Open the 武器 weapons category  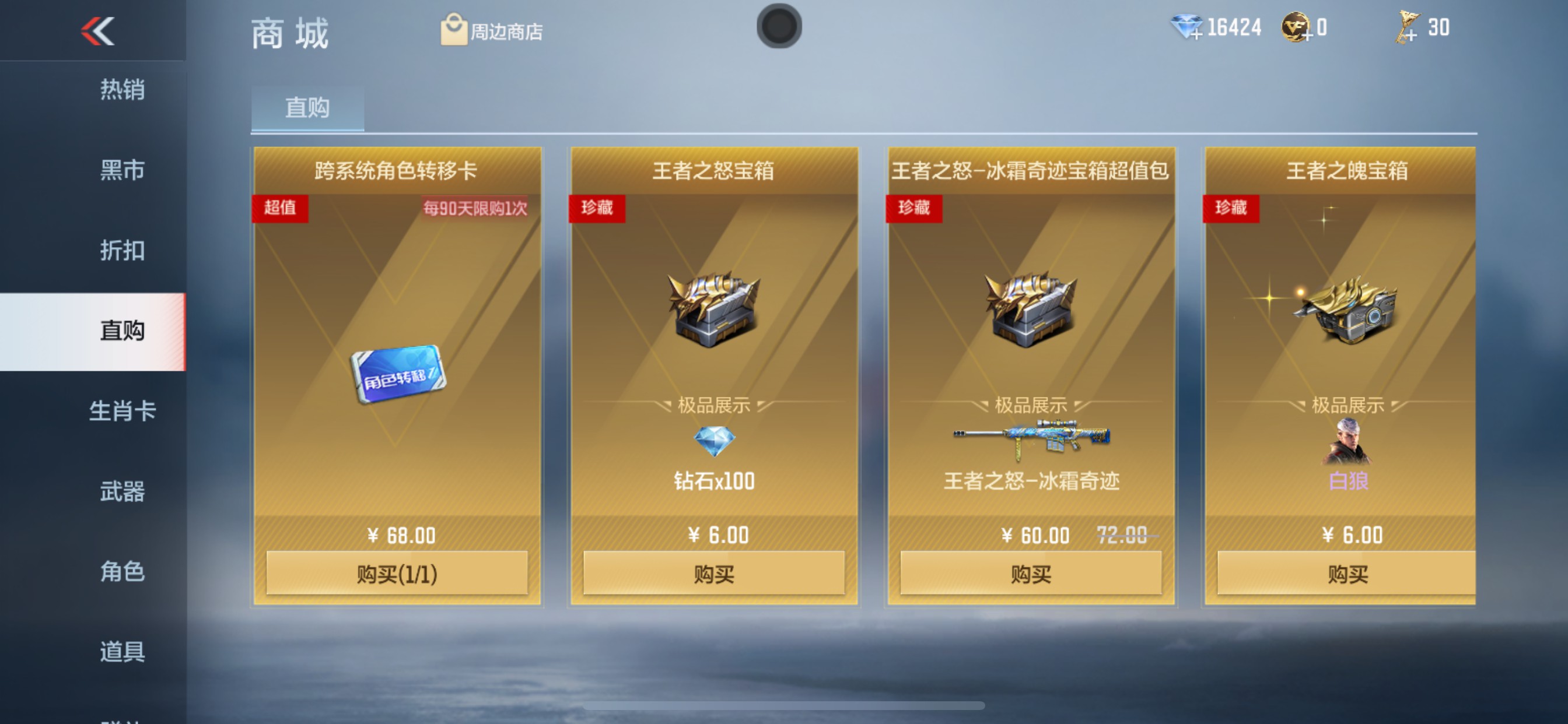click(122, 491)
